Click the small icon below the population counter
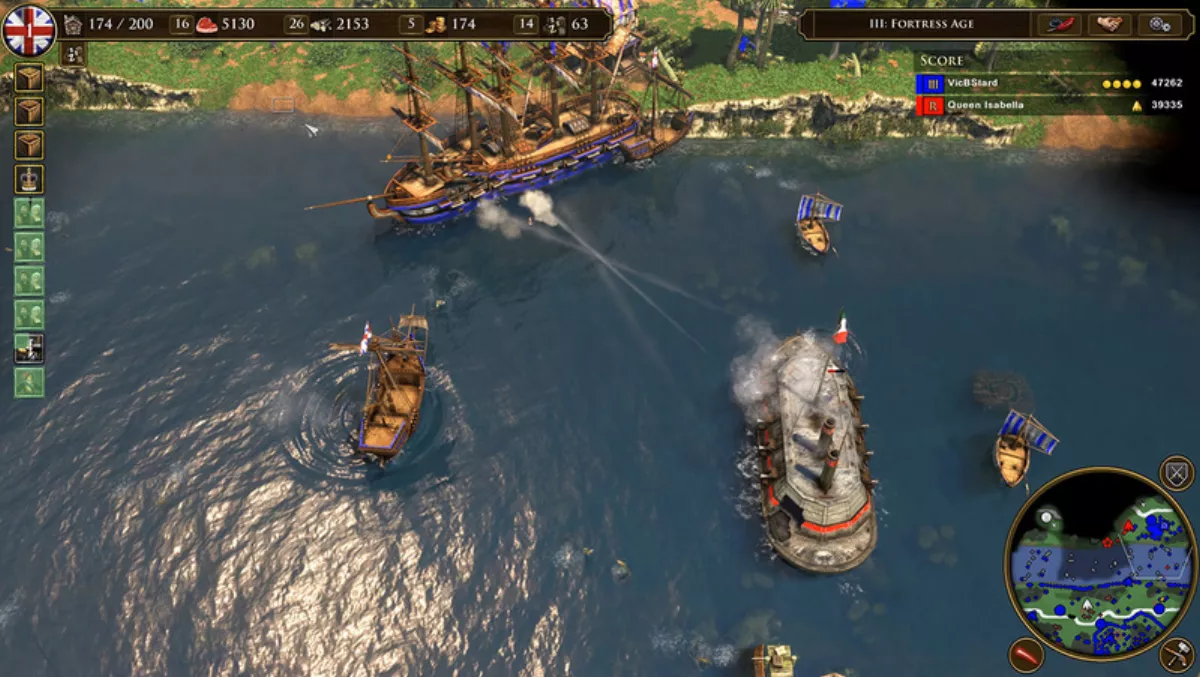 click(73, 55)
